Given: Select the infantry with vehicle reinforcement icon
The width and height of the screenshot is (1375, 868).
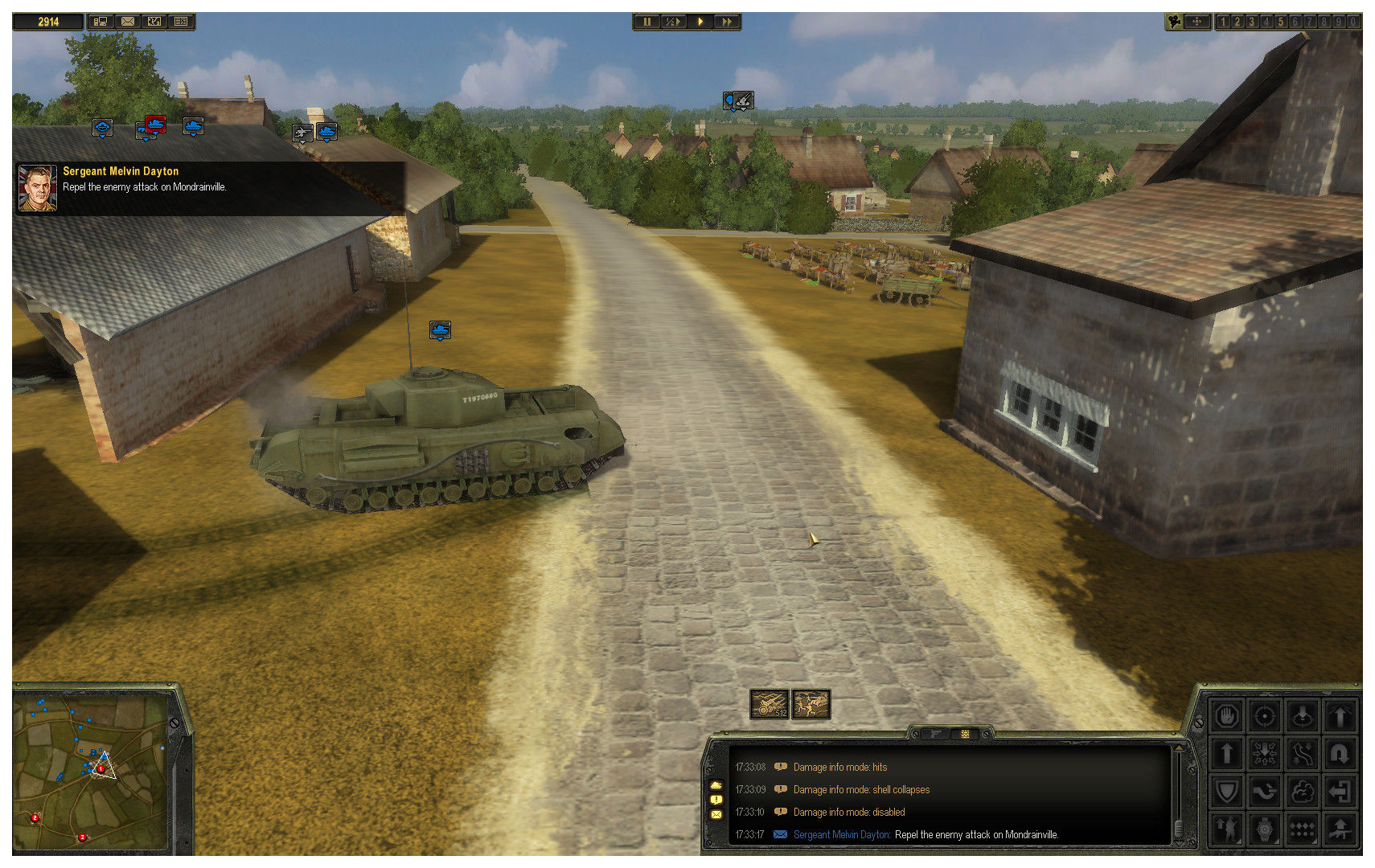Looking at the screenshot, I should coord(811,704).
